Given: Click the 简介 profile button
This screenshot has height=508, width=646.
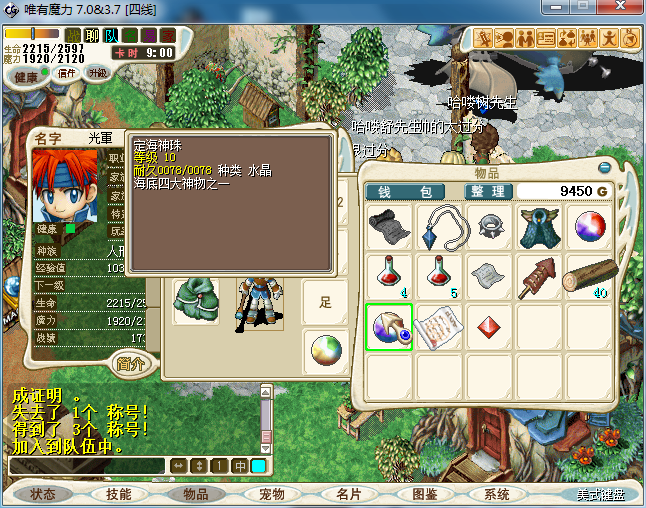Looking at the screenshot, I should (132, 363).
